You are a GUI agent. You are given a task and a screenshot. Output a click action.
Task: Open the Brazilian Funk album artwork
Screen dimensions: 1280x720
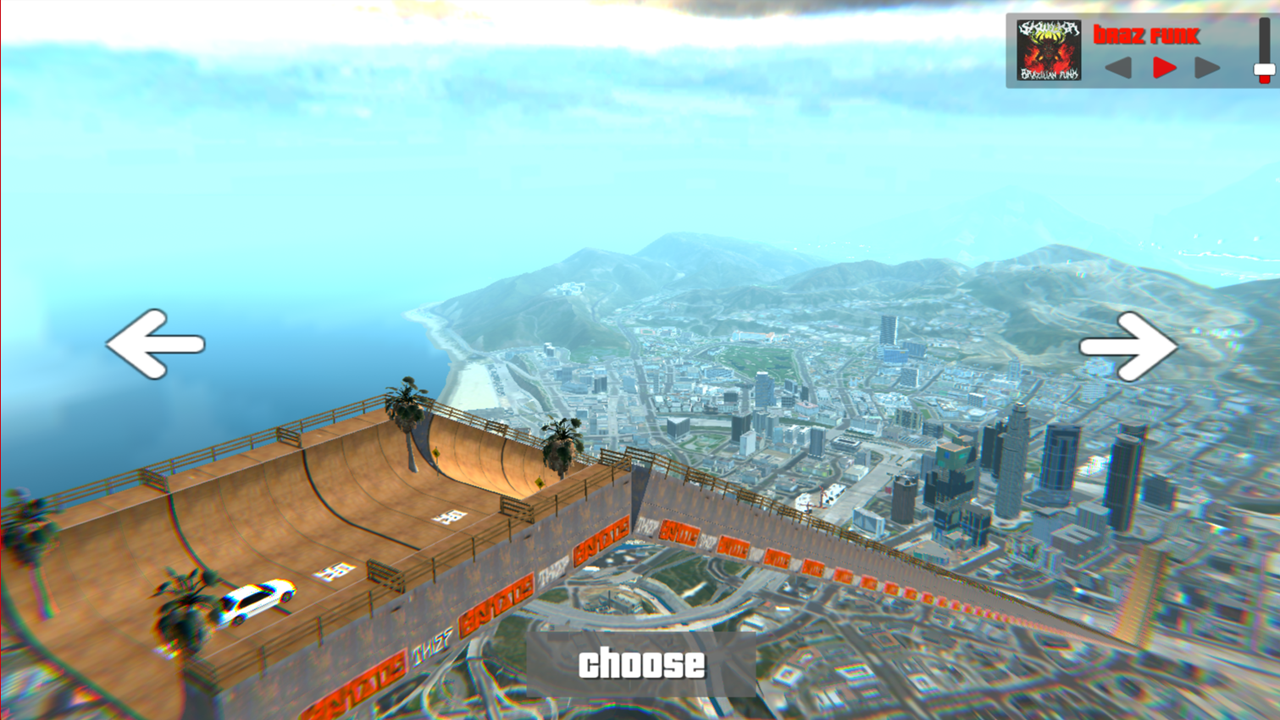(x=1048, y=48)
